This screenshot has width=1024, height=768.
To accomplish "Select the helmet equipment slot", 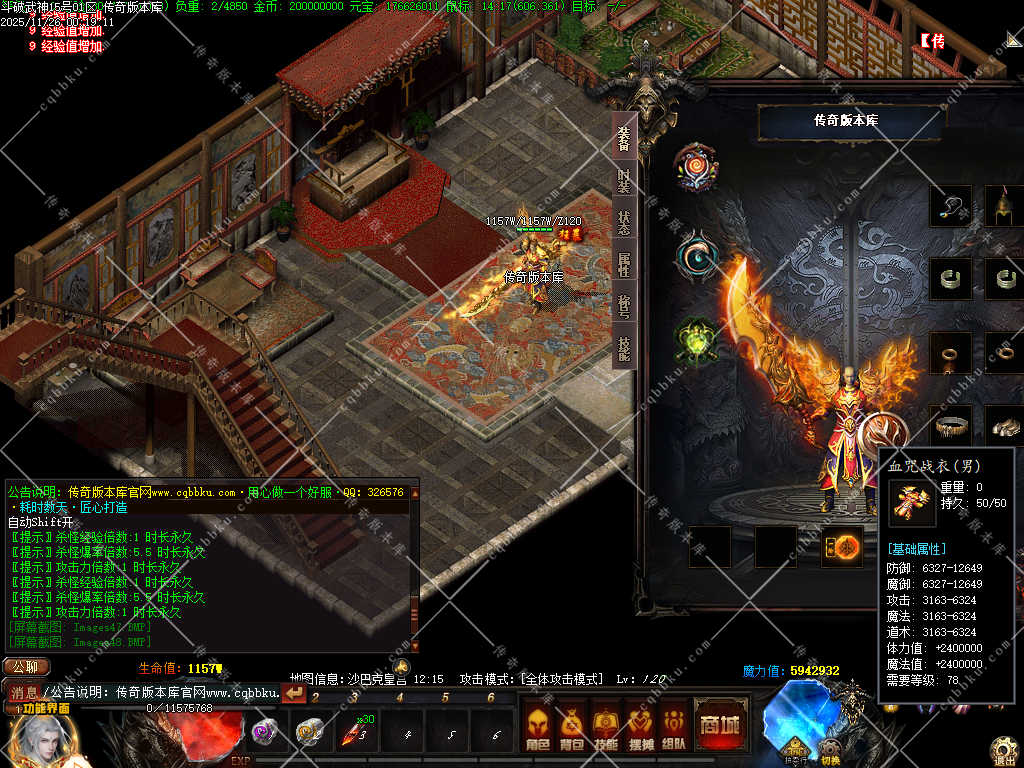I will [x=1004, y=206].
